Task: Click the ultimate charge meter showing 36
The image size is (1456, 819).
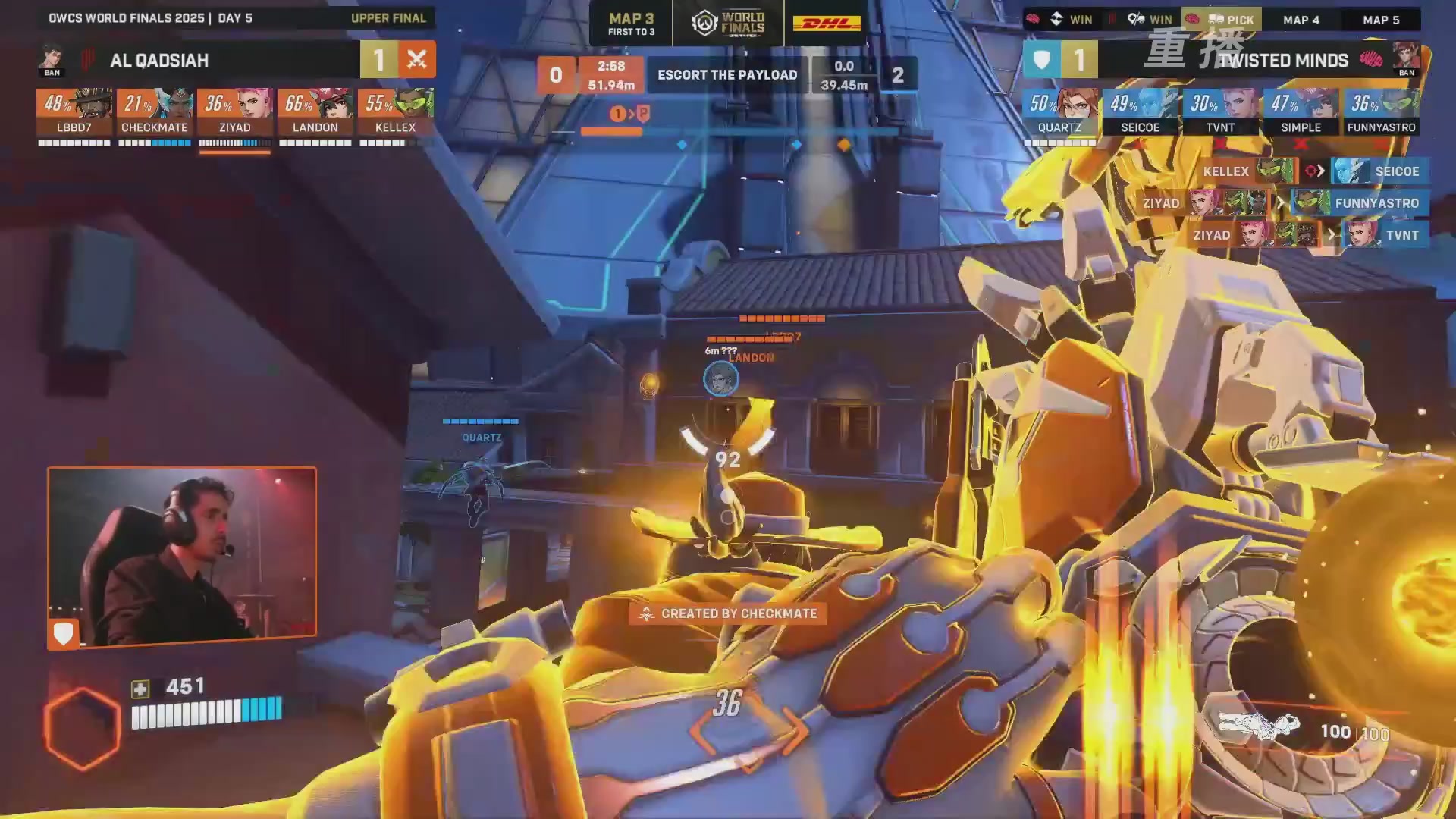Action: pyautogui.click(x=727, y=705)
